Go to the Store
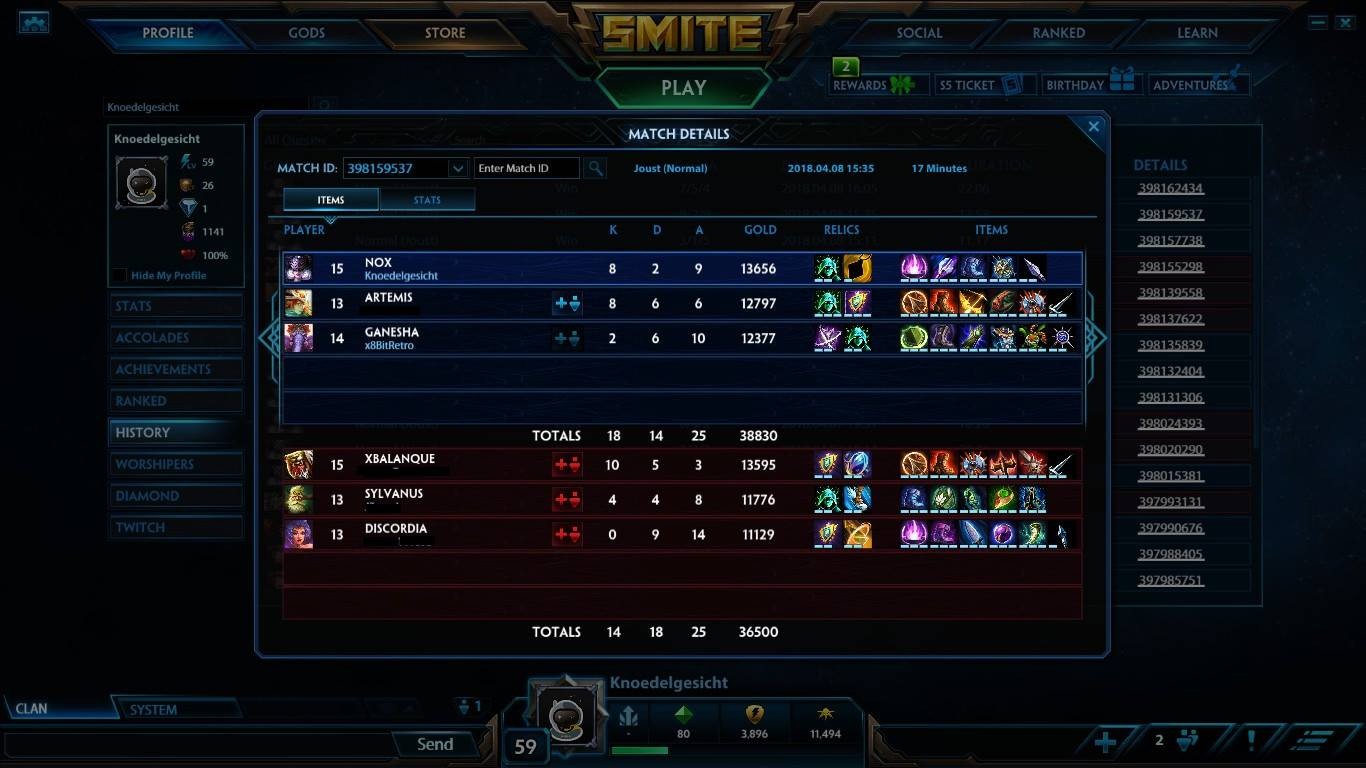The height and width of the screenshot is (768, 1366). coord(445,33)
